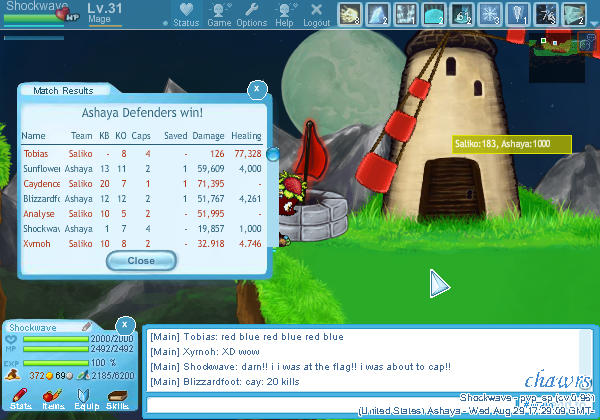Open the Skills book
The width and height of the screenshot is (600, 420).
117,399
